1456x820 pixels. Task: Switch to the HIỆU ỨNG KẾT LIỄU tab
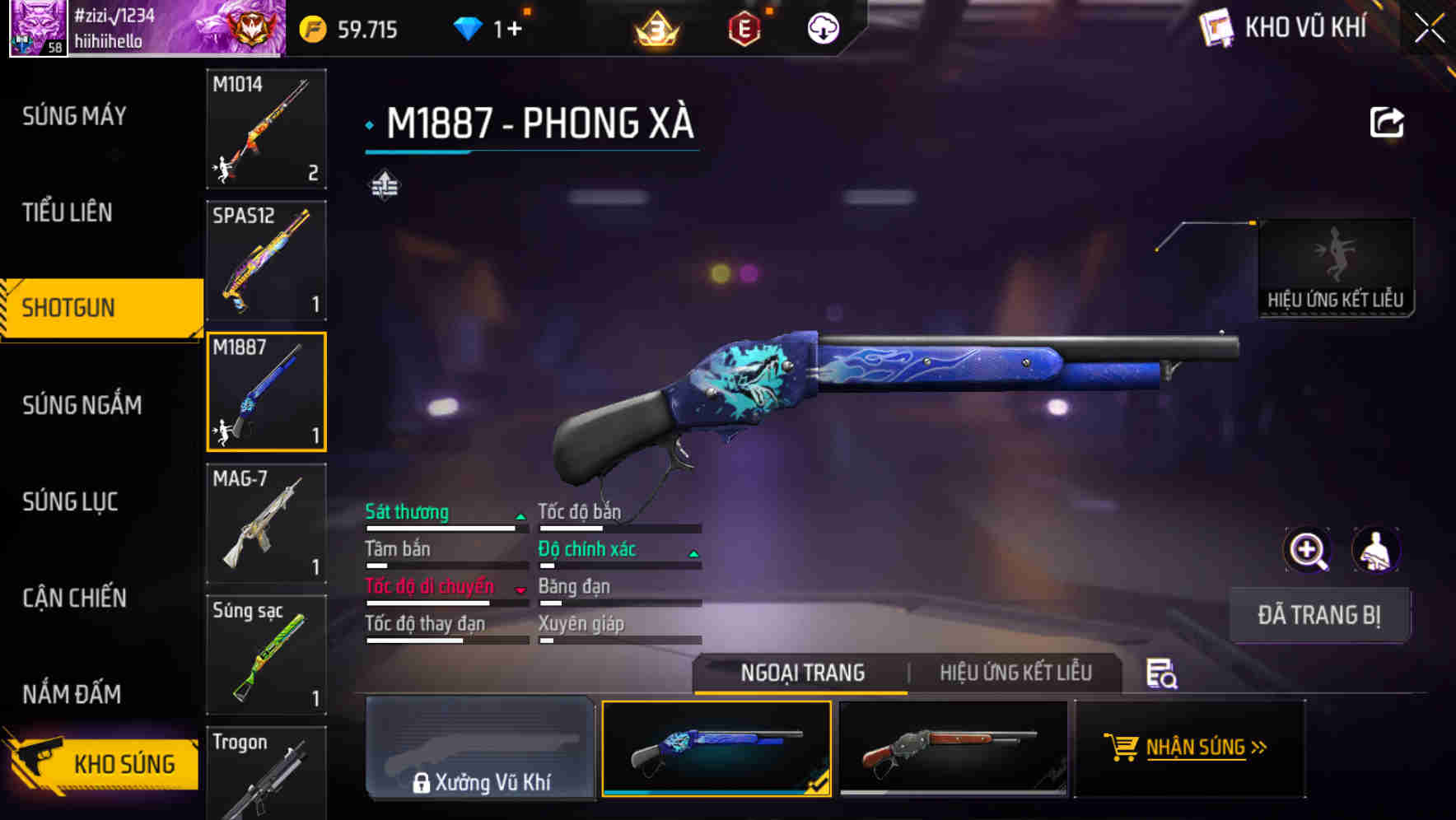coord(1015,673)
